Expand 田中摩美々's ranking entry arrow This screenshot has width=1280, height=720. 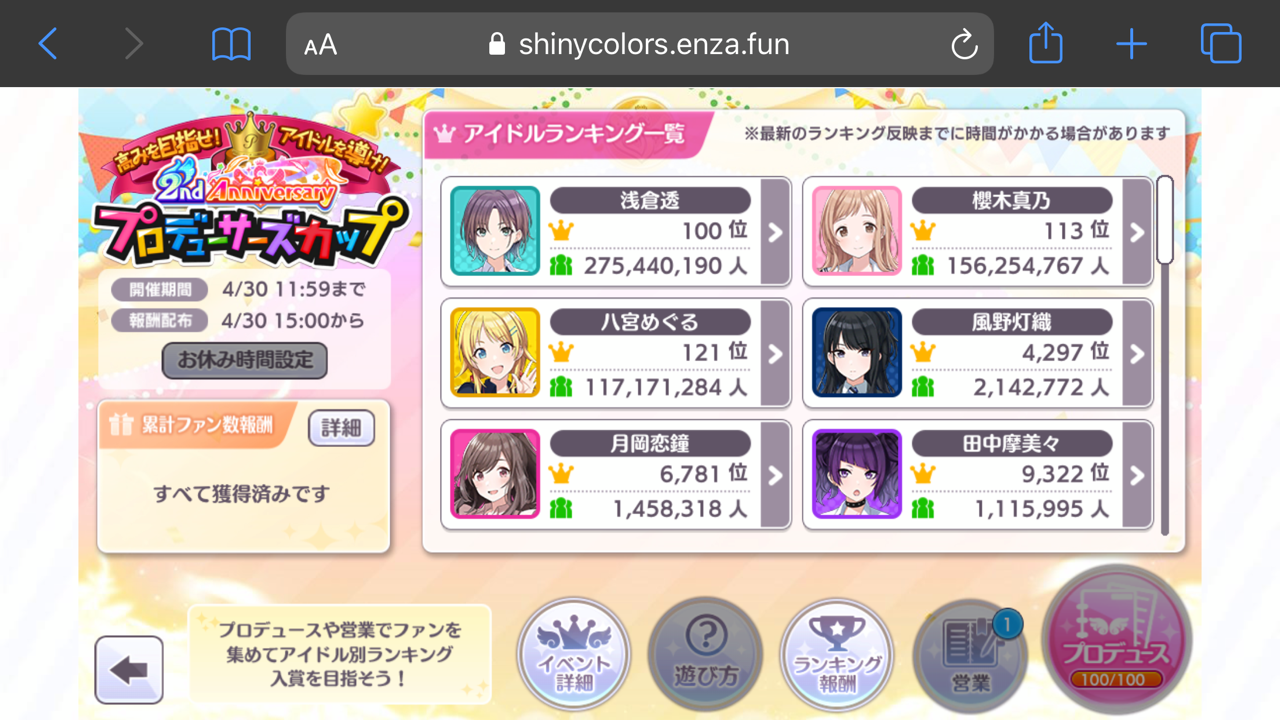tap(1135, 474)
